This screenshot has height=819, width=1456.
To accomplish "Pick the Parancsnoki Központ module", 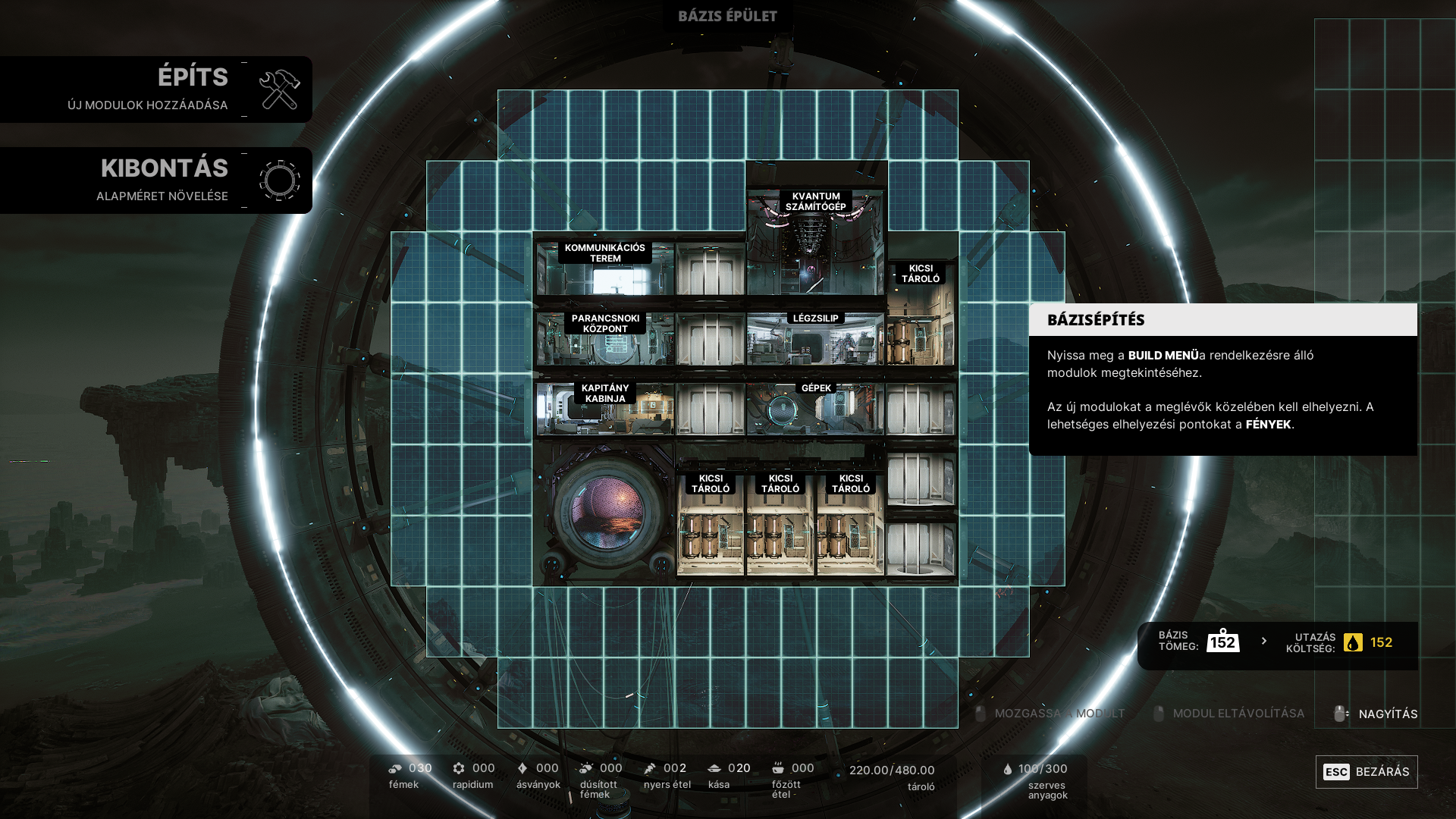I will [604, 340].
